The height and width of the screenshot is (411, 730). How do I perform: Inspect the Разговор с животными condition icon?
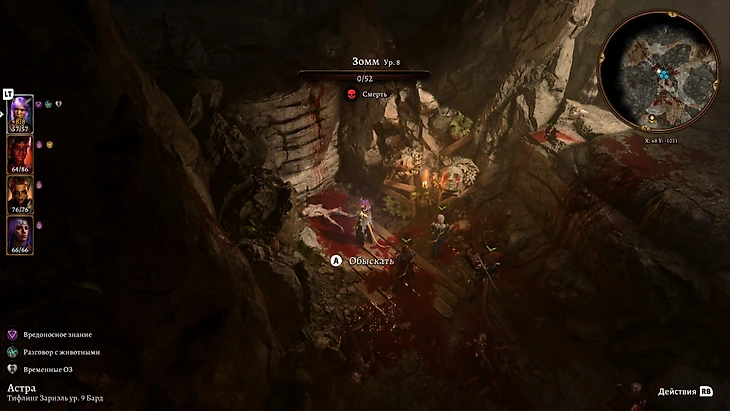(x=12, y=352)
